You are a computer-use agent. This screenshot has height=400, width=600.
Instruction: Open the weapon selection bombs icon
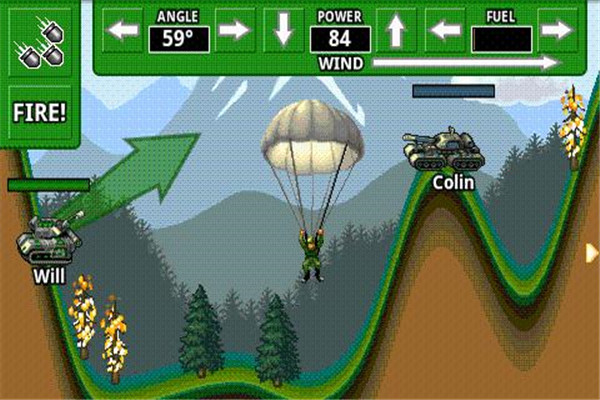[x=40, y=40]
